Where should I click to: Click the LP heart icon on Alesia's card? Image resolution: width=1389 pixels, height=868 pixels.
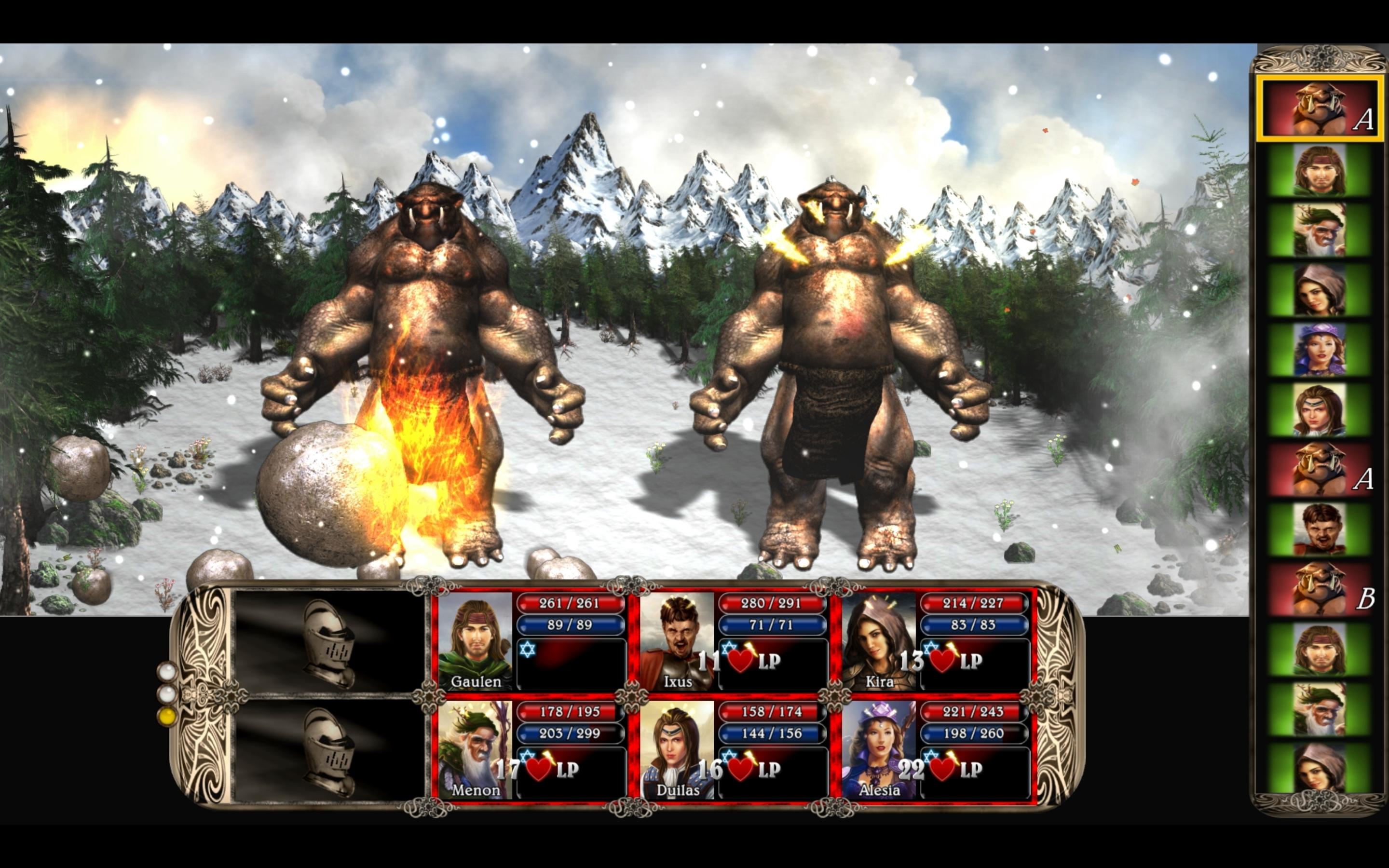tap(942, 769)
